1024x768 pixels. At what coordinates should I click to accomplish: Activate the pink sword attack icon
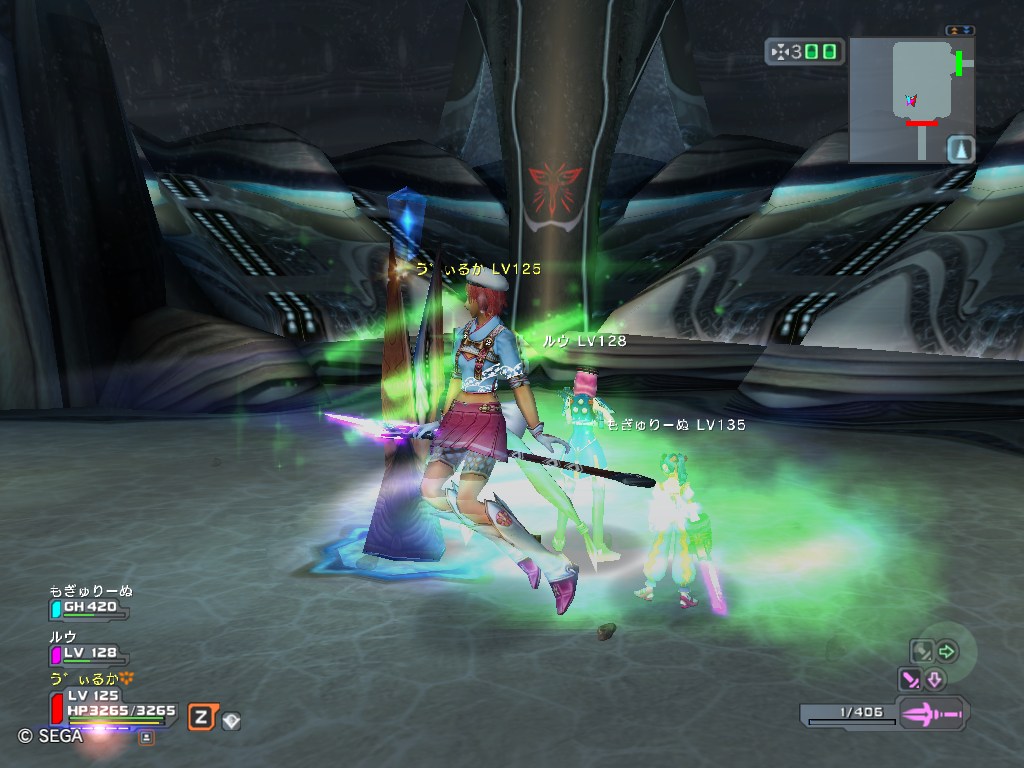tap(910, 680)
